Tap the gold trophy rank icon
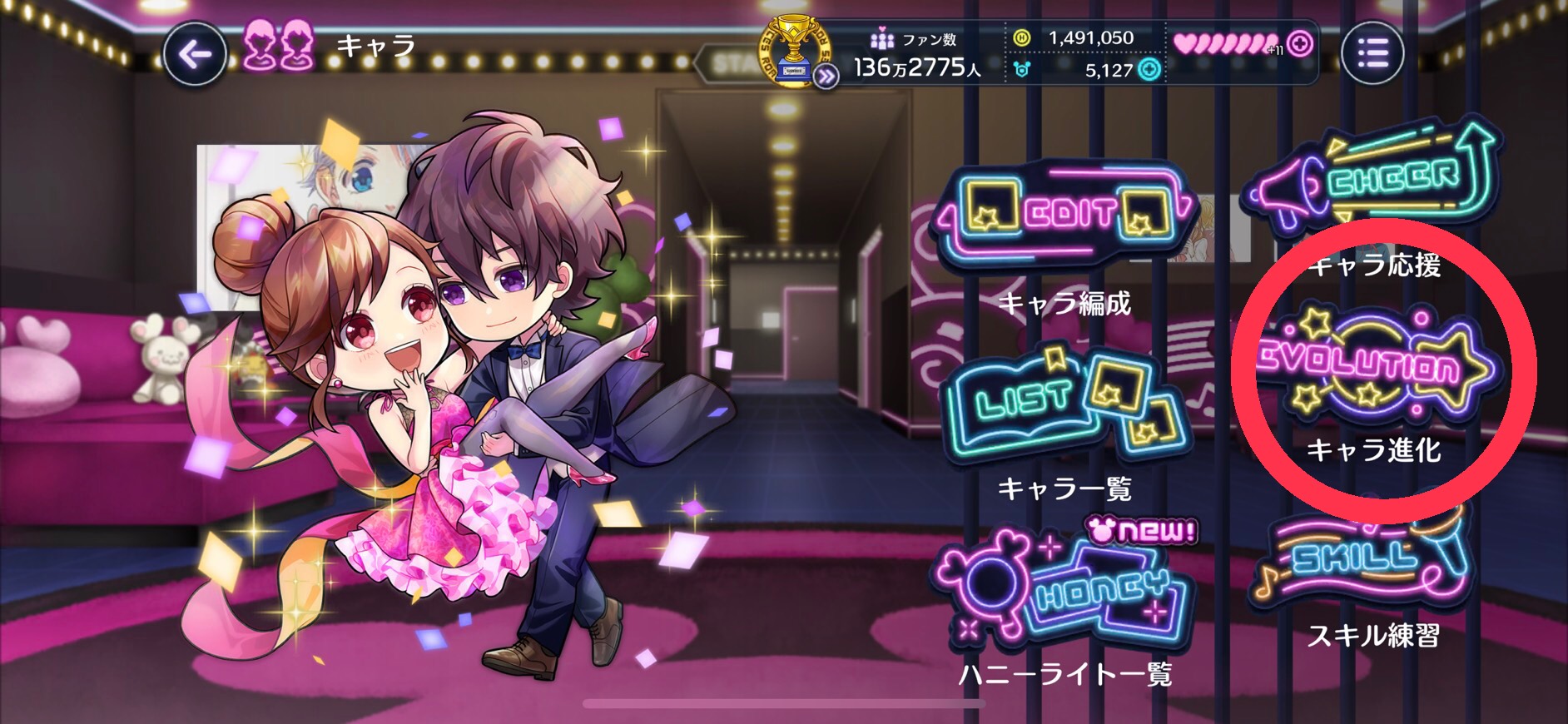 [x=793, y=50]
